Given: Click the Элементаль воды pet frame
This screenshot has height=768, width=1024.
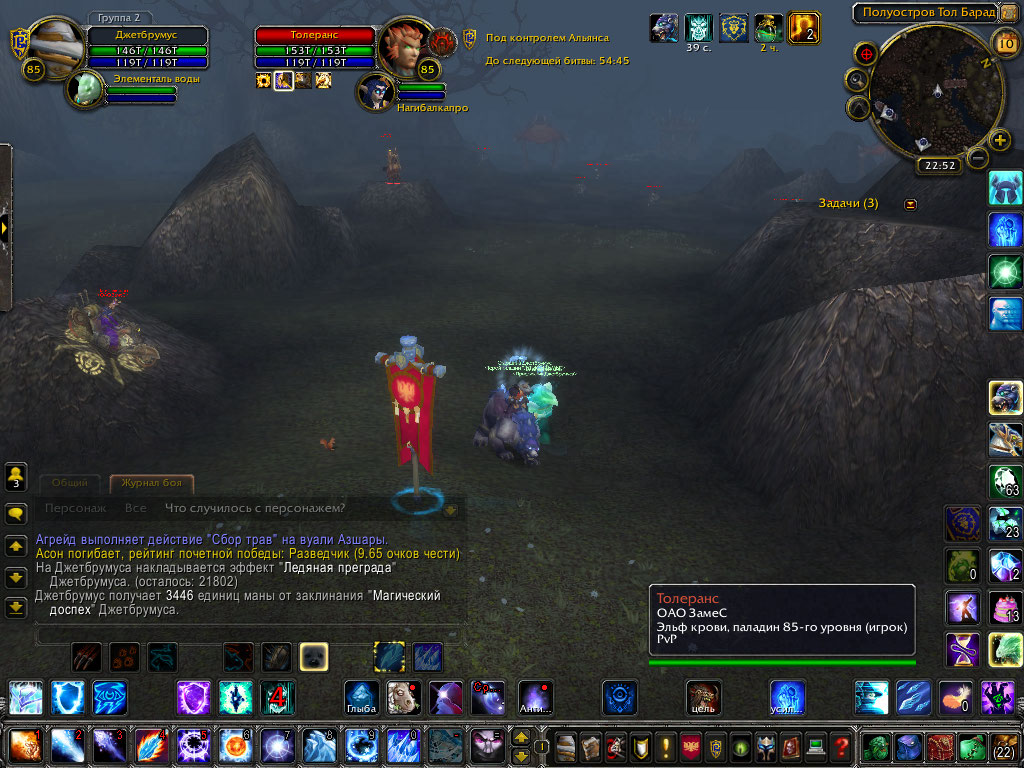Looking at the screenshot, I should point(86,89).
